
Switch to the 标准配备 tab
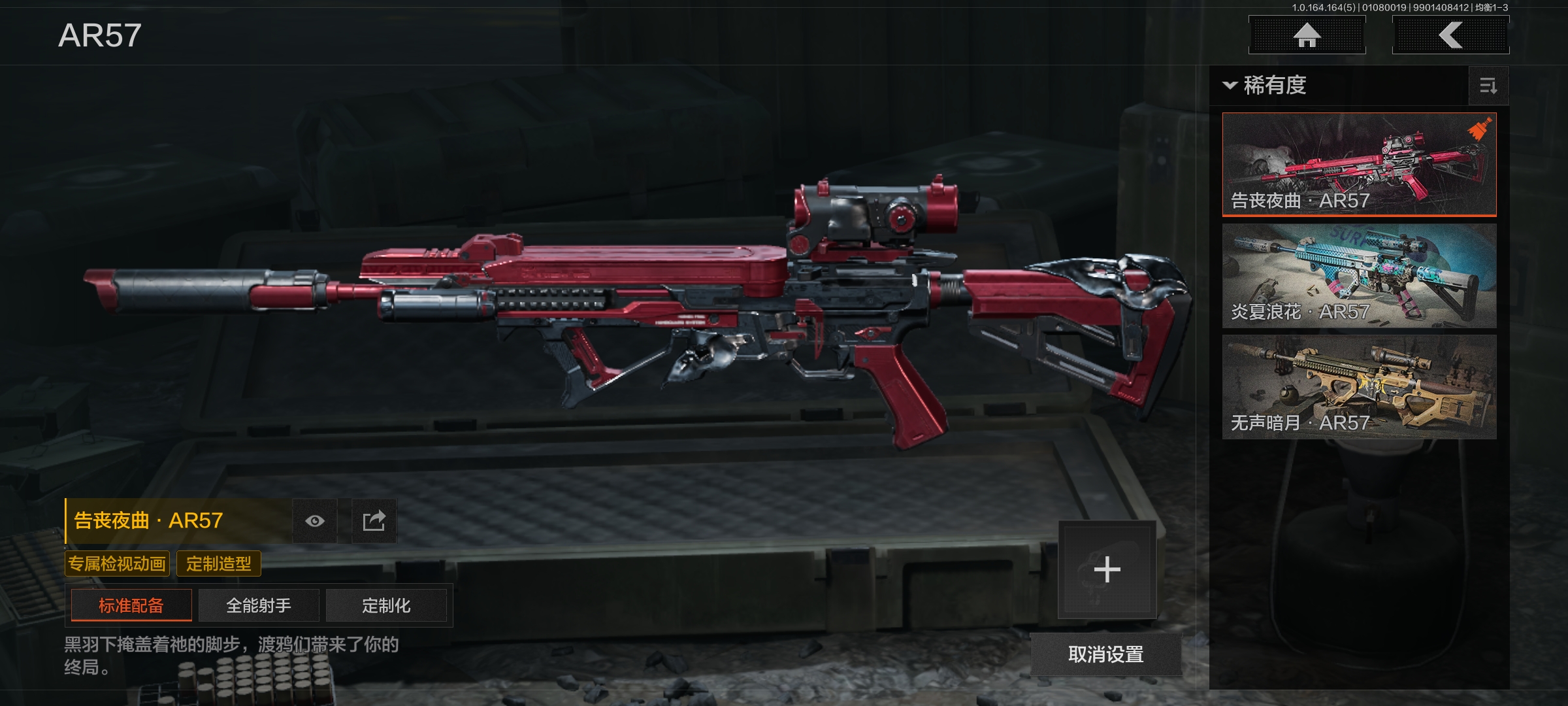131,605
